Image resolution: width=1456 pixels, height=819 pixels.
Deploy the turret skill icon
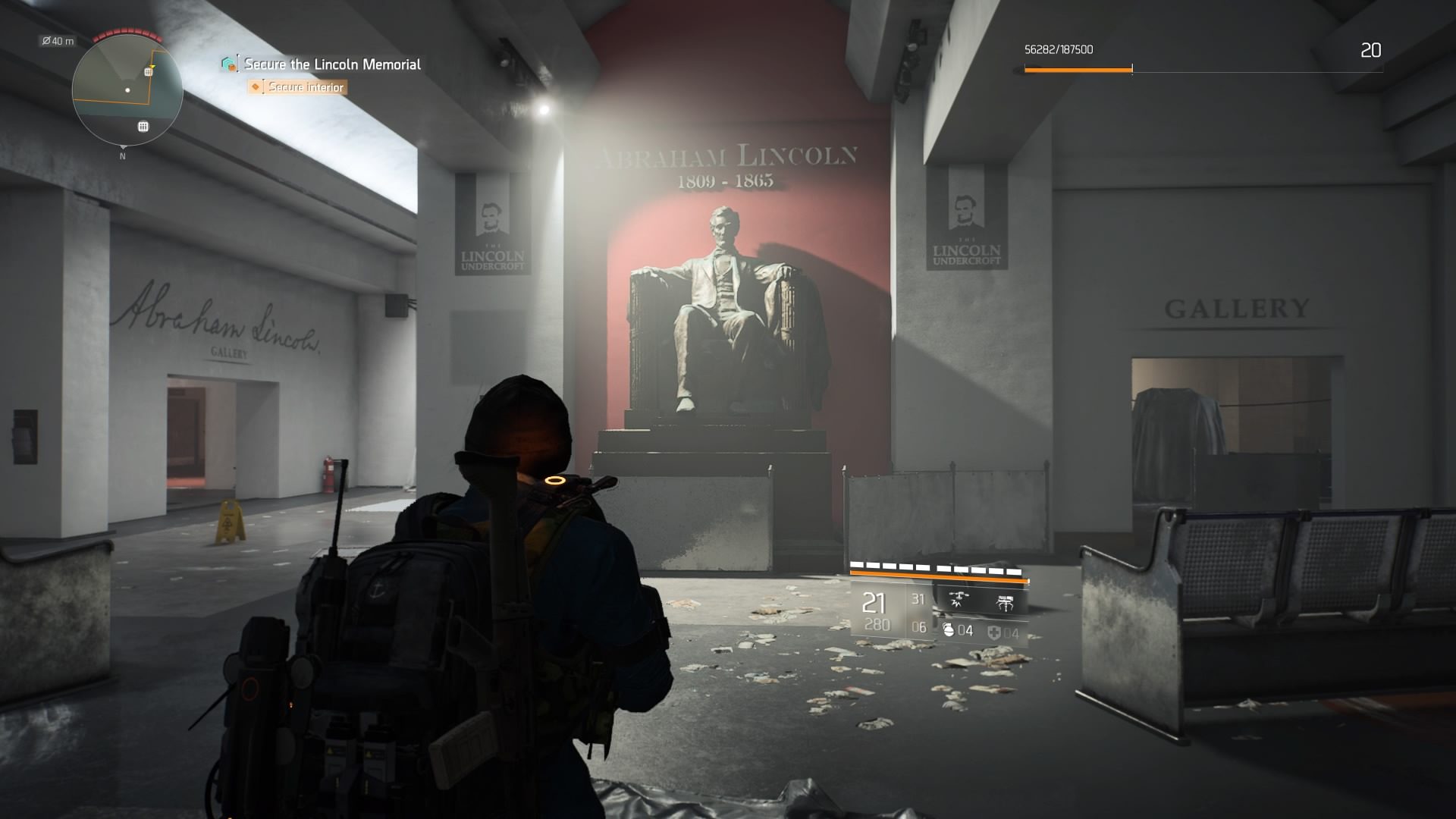tap(1006, 603)
